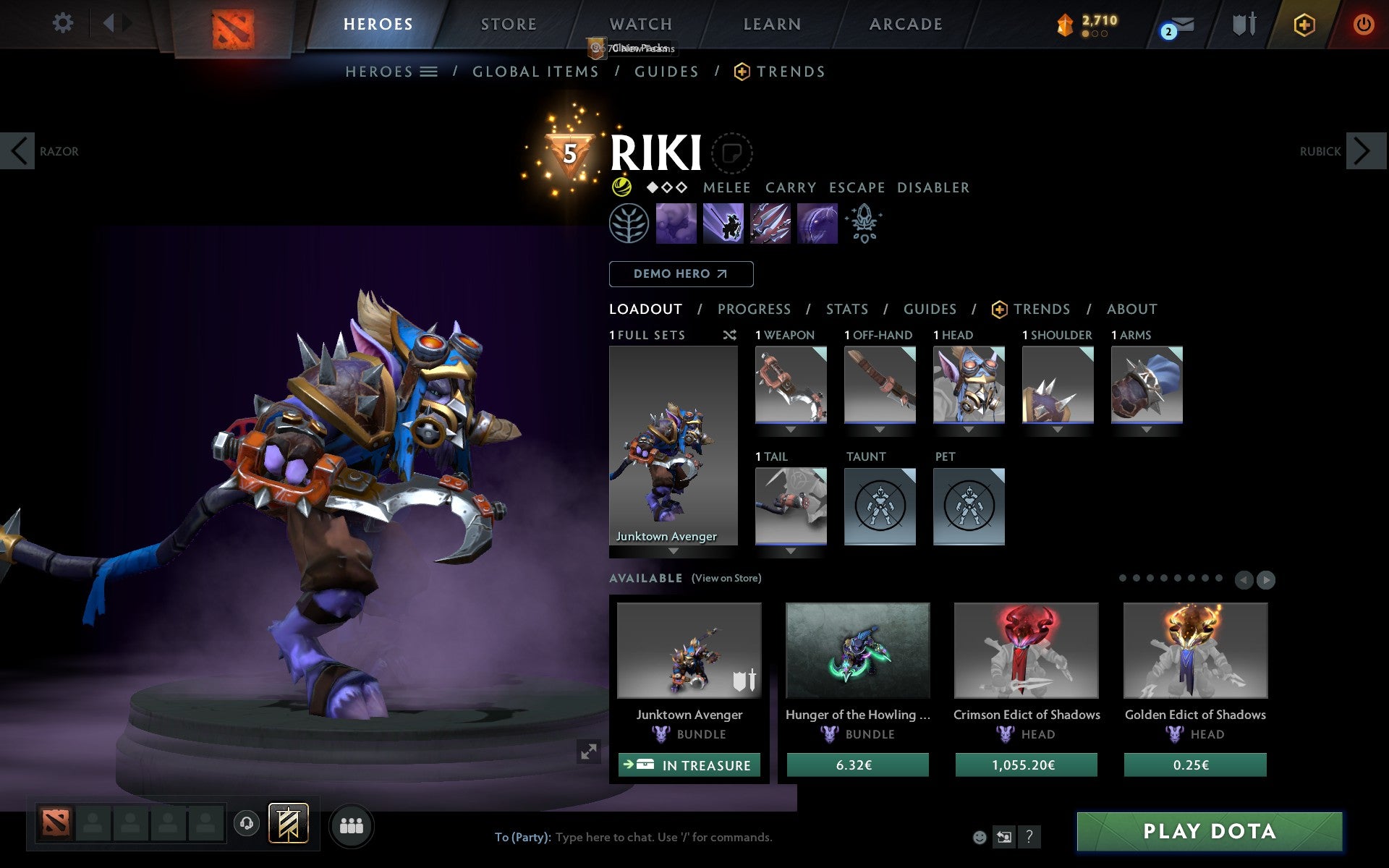
Task: Open Riki's talent tree icon
Action: click(x=628, y=224)
